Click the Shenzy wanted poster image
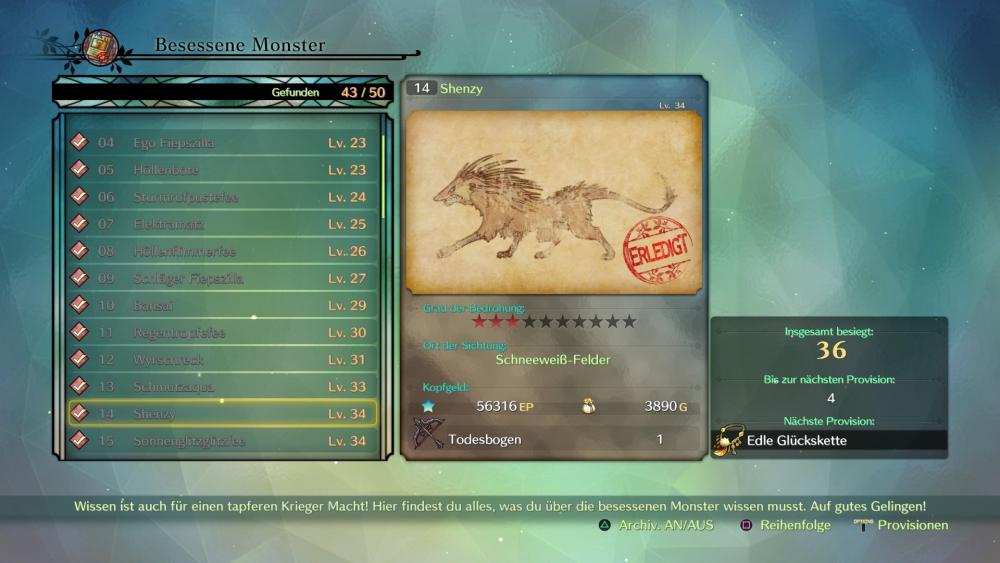This screenshot has width=1000, height=563. pos(553,204)
